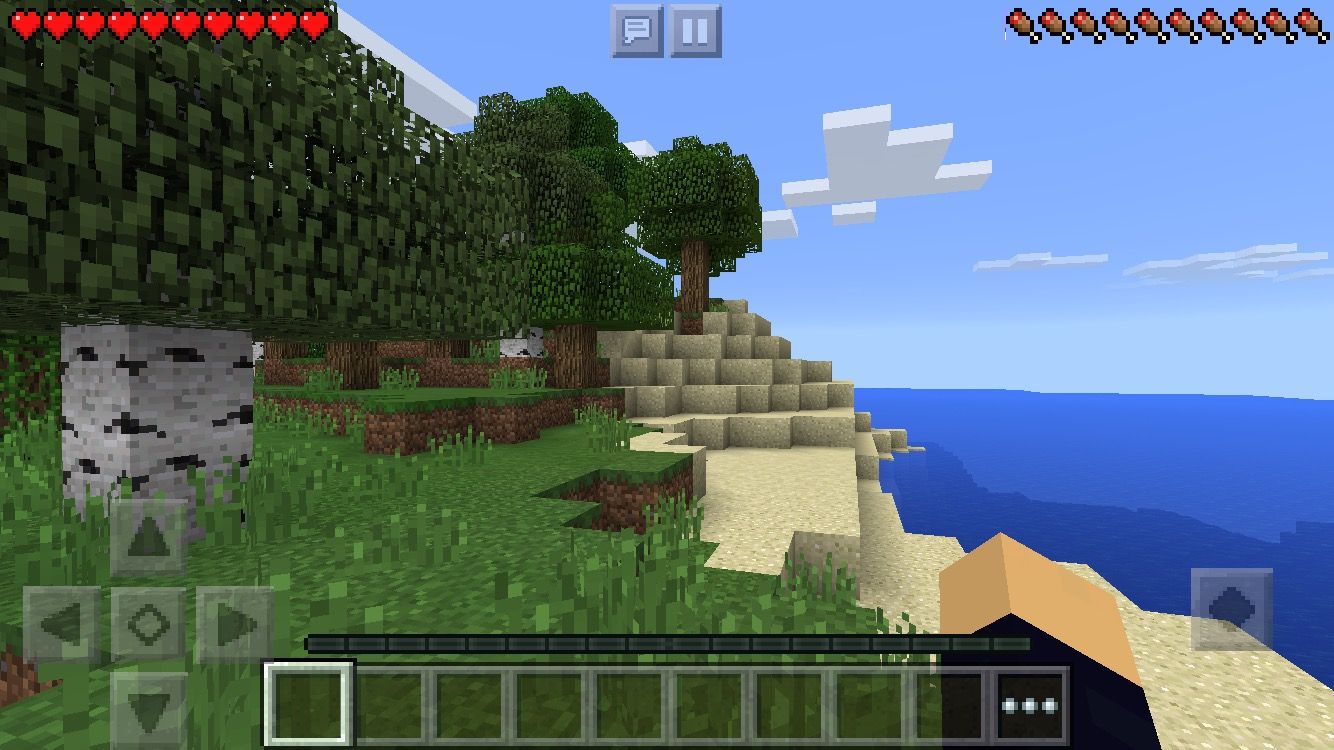Viewport: 1334px width, 750px height.
Task: Tap the sneak button in the D-pad center
Action: pyautogui.click(x=148, y=625)
